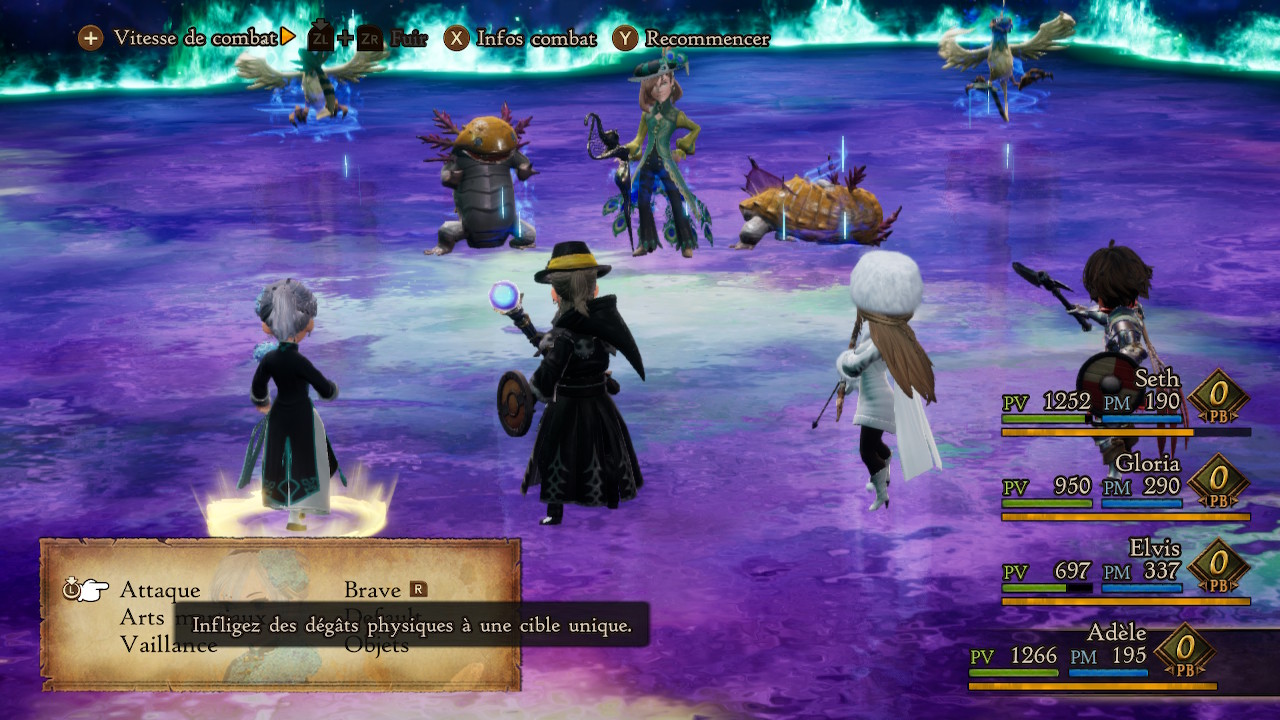The image size is (1280, 720).
Task: Select the Attaque command
Action: click(x=160, y=590)
